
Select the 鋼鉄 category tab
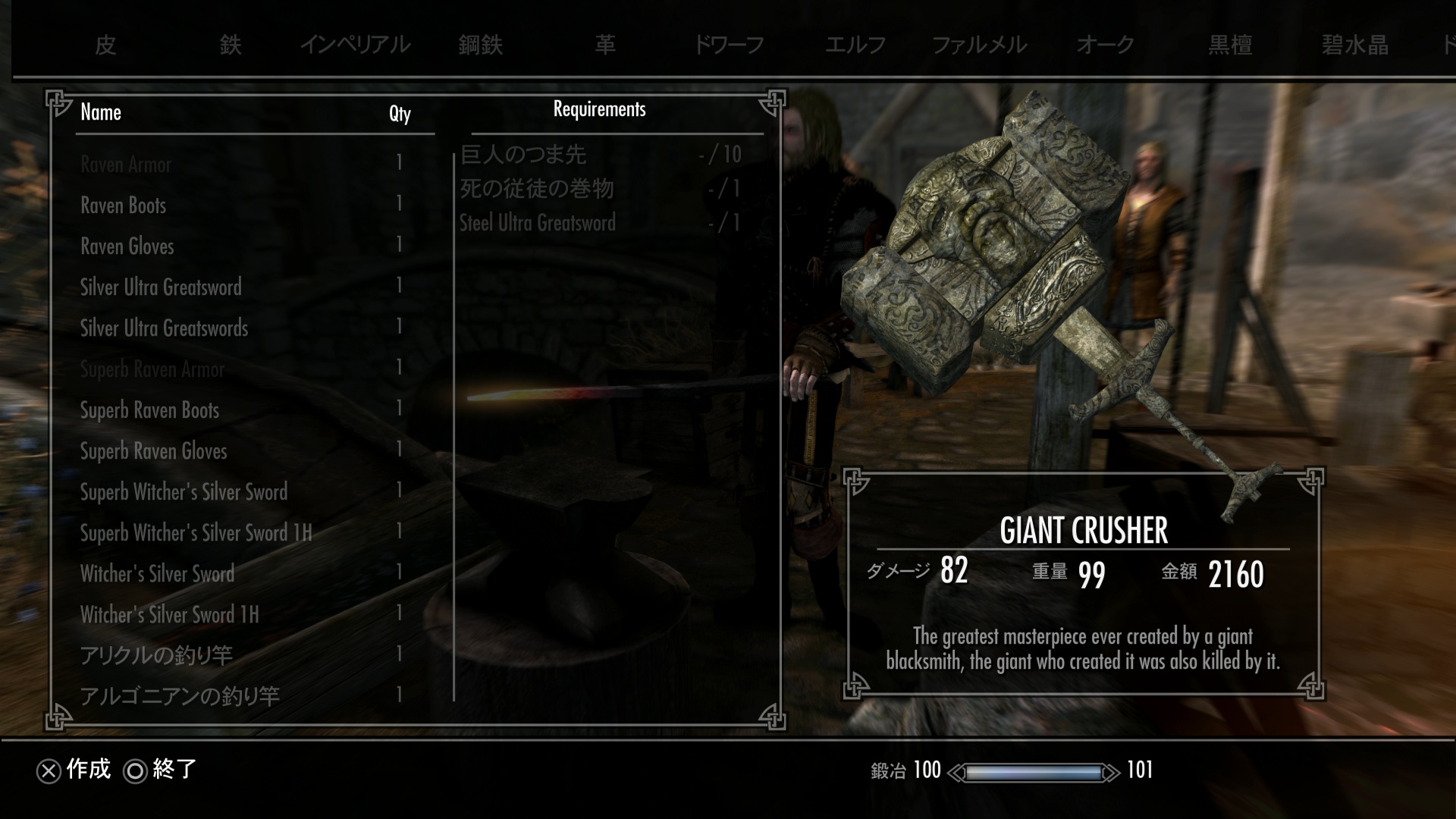point(481,45)
